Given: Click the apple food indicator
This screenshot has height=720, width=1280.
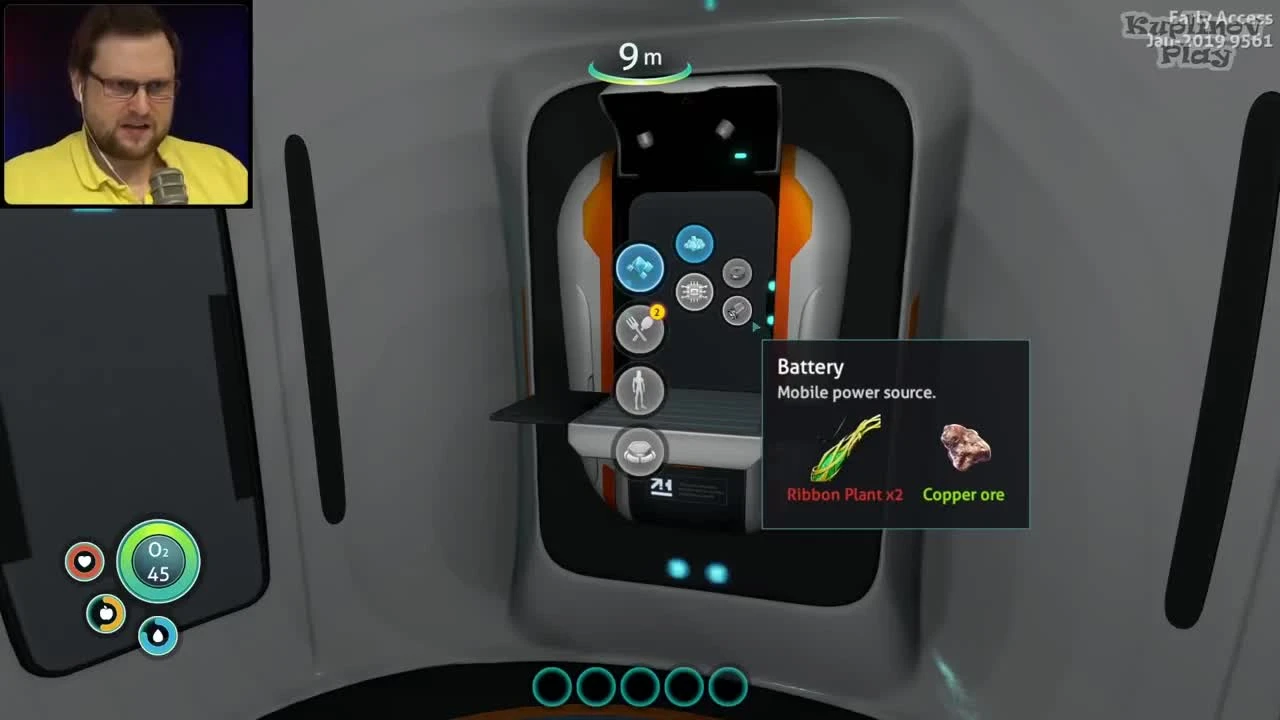Looking at the screenshot, I should point(106,614).
